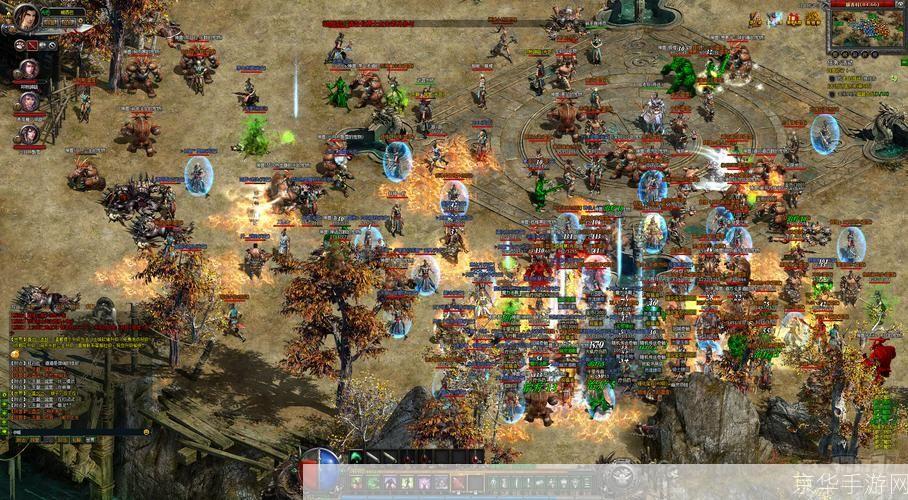Select the third party member portrait
The image size is (908, 500).
point(27,135)
